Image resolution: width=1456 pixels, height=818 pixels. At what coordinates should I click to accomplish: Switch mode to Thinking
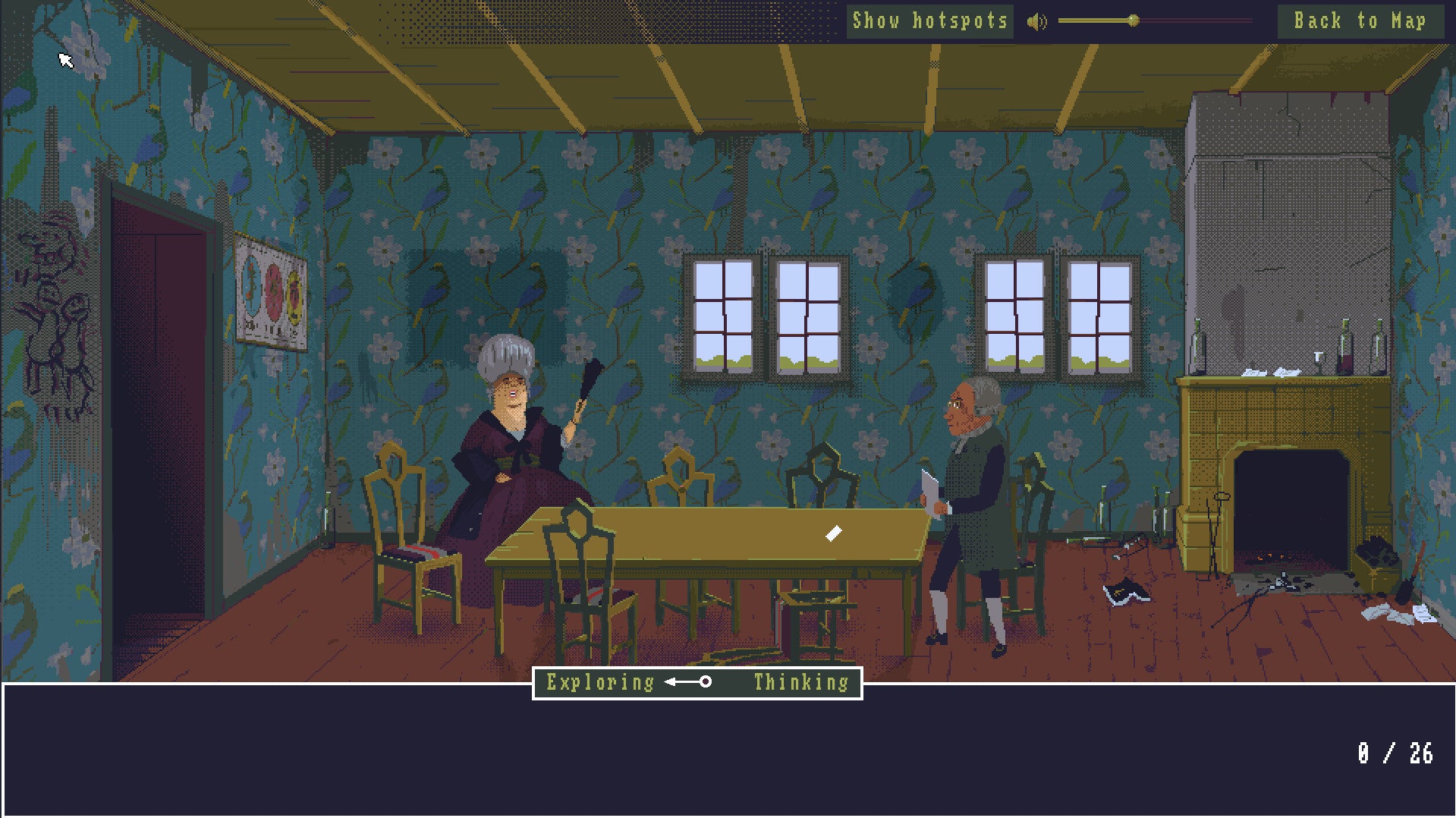click(x=800, y=682)
